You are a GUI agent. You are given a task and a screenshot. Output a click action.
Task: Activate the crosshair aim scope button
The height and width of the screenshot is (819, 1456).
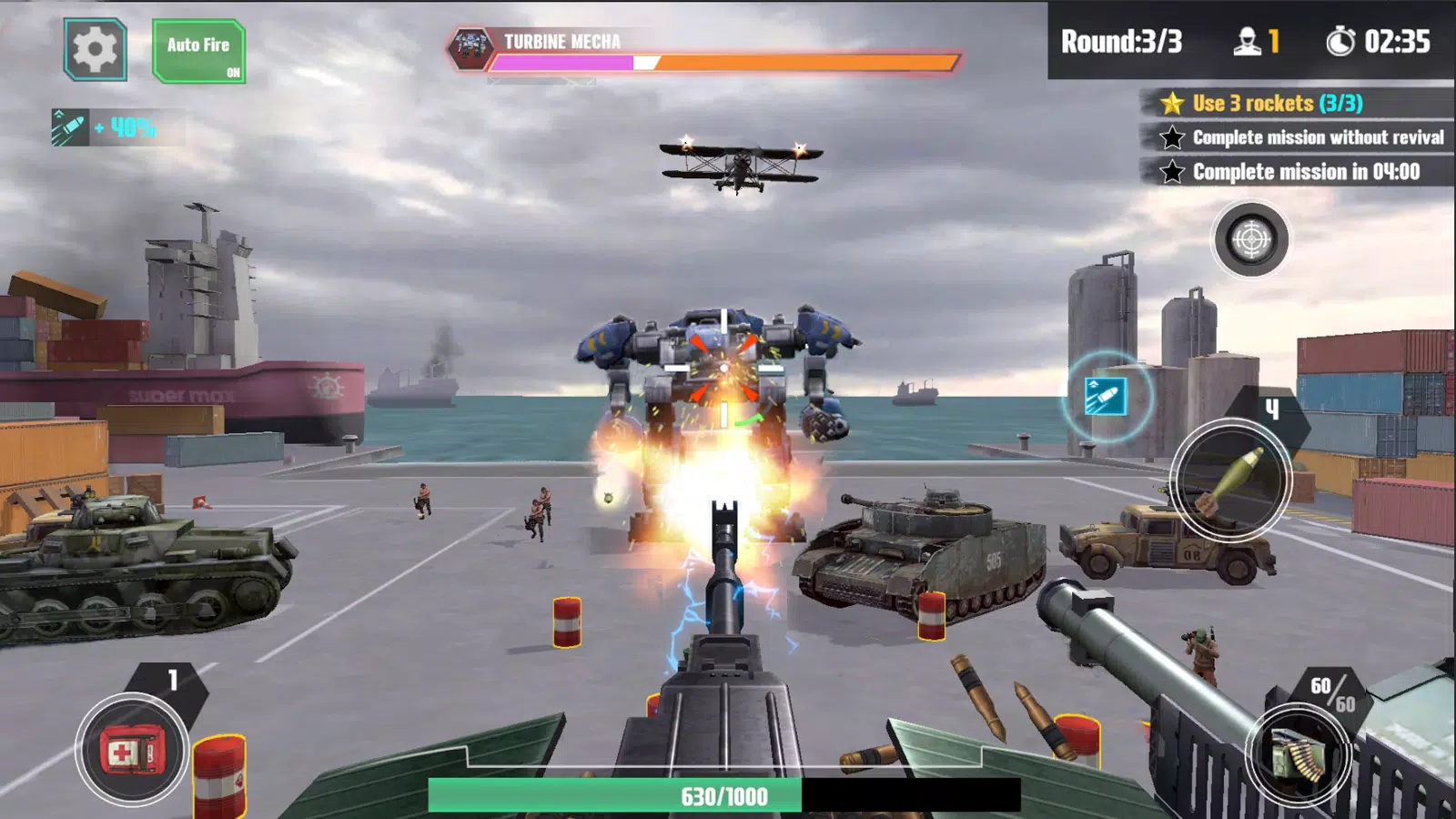tap(1250, 239)
